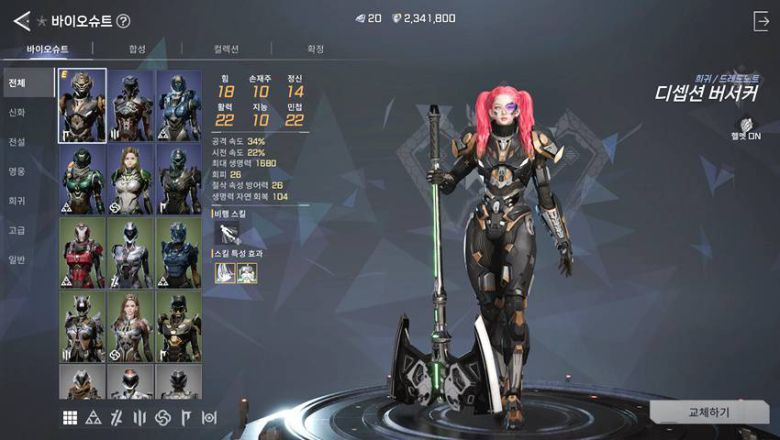Viewport: 780px width, 440px height.
Task: Select the 전체 rarity filter
Action: click(x=16, y=83)
